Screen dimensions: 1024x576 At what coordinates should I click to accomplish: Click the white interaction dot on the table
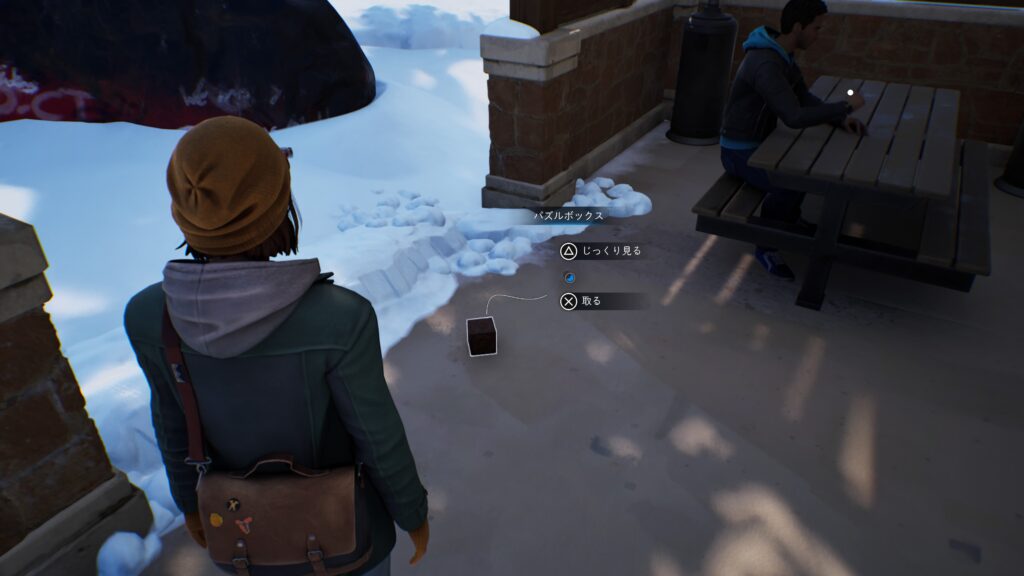[x=851, y=93]
